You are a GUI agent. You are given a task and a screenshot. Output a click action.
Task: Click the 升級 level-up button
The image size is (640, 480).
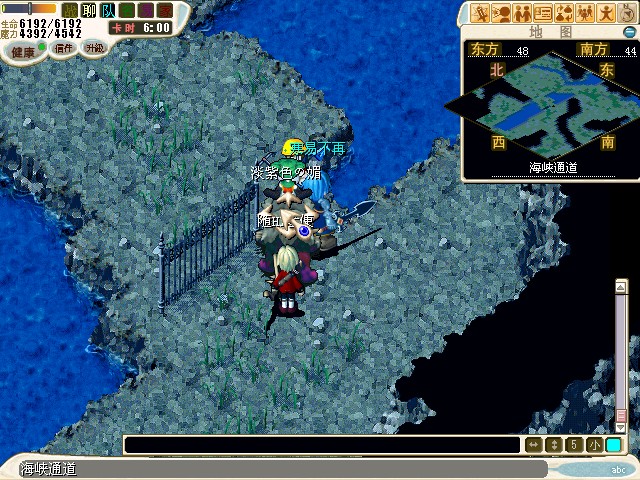click(x=94, y=47)
